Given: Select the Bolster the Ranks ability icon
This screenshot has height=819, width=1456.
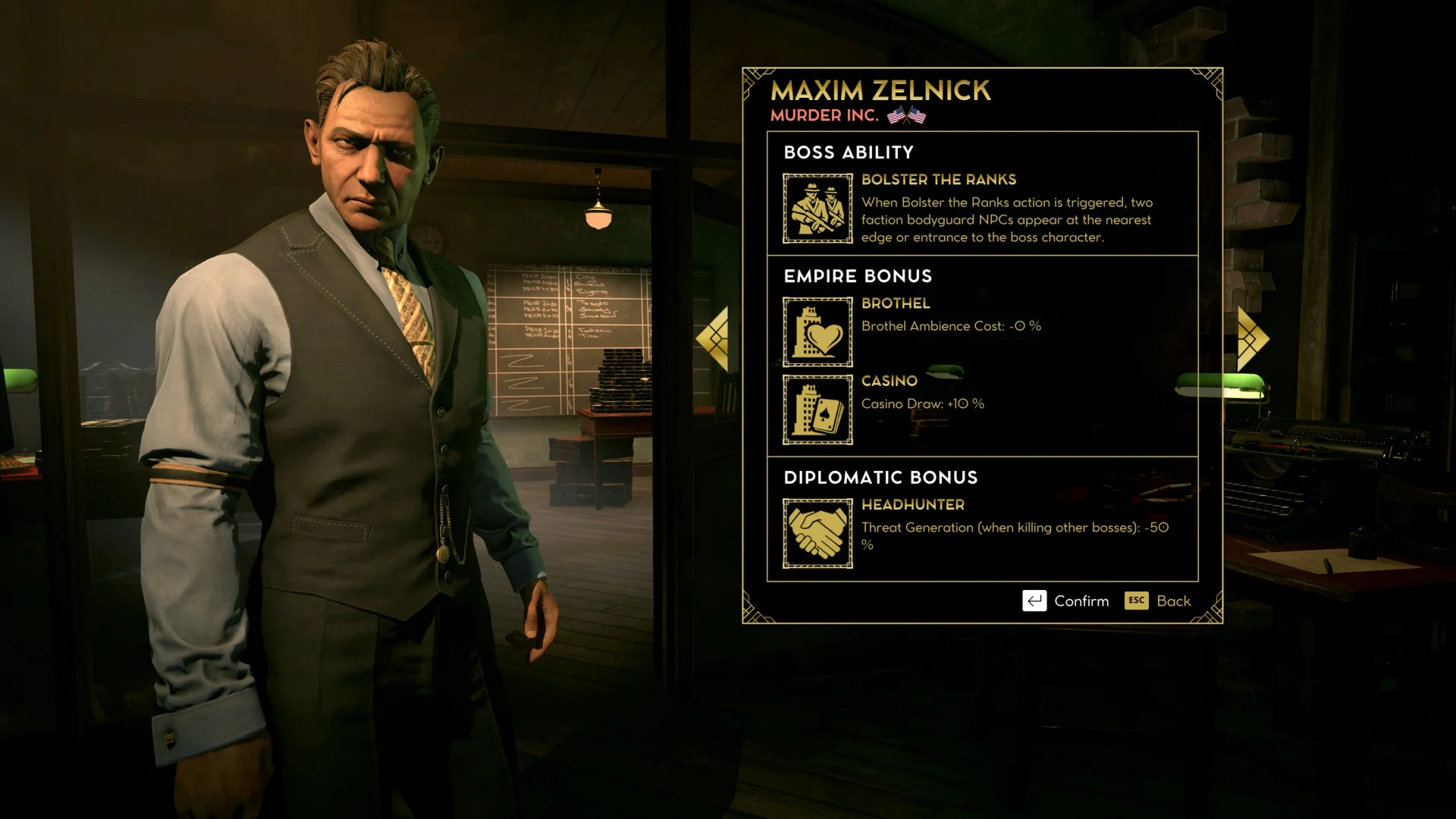Looking at the screenshot, I should (817, 209).
